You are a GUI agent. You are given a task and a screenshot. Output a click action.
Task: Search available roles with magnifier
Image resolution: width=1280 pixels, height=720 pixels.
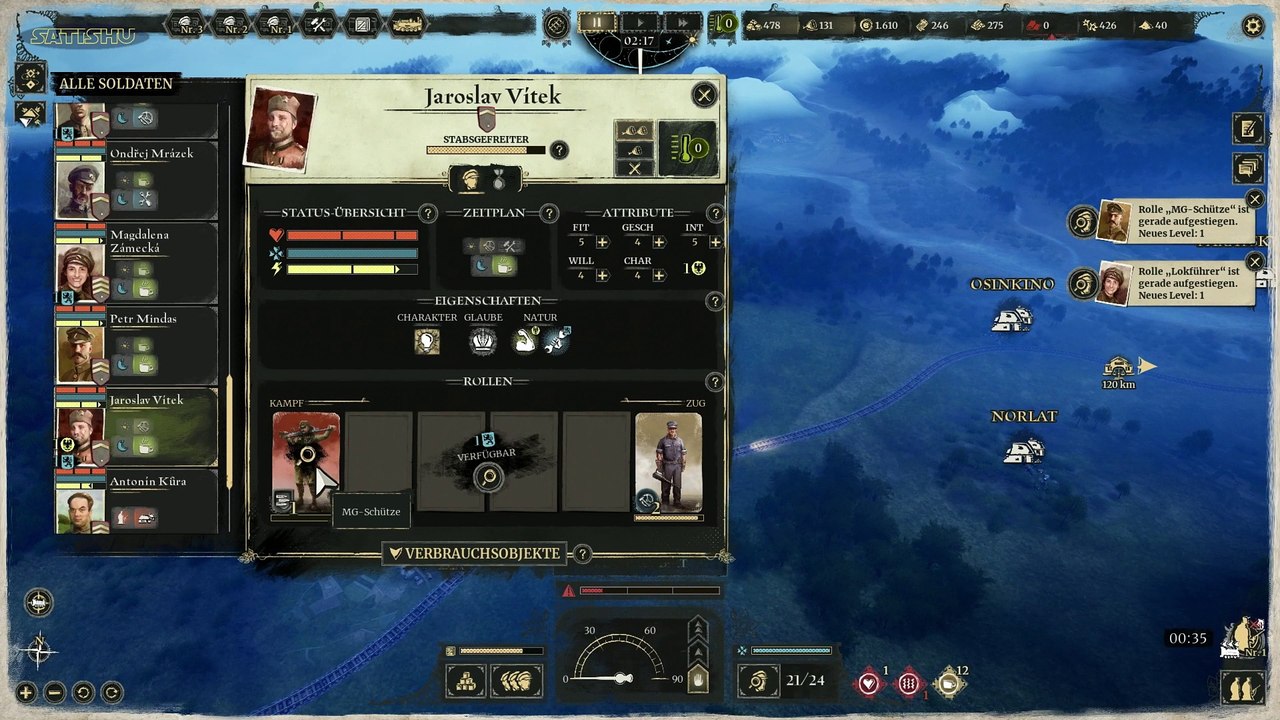489,477
